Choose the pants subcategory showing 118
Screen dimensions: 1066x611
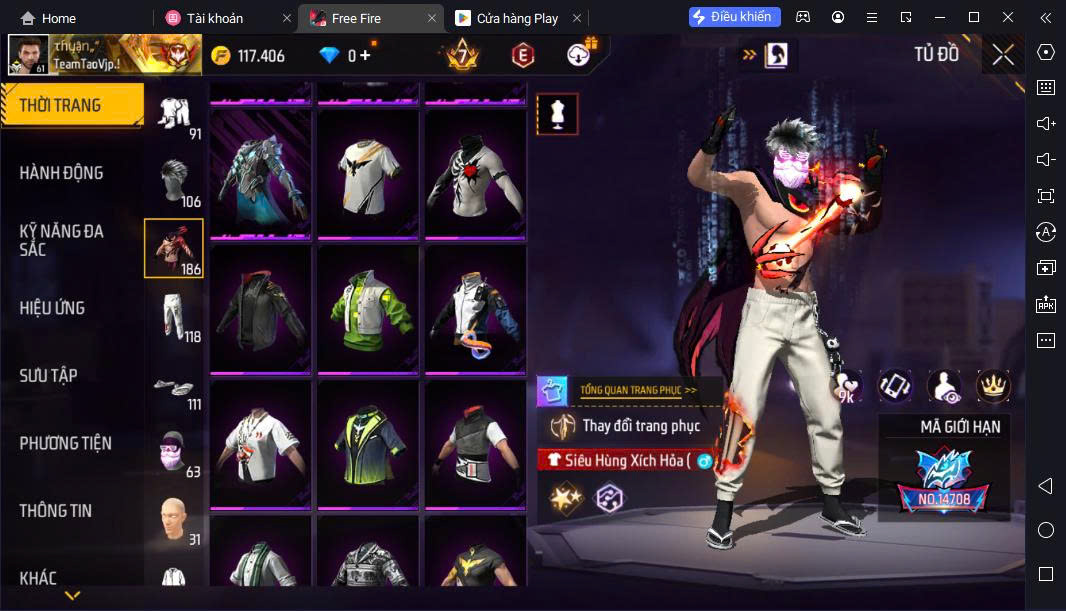[174, 318]
